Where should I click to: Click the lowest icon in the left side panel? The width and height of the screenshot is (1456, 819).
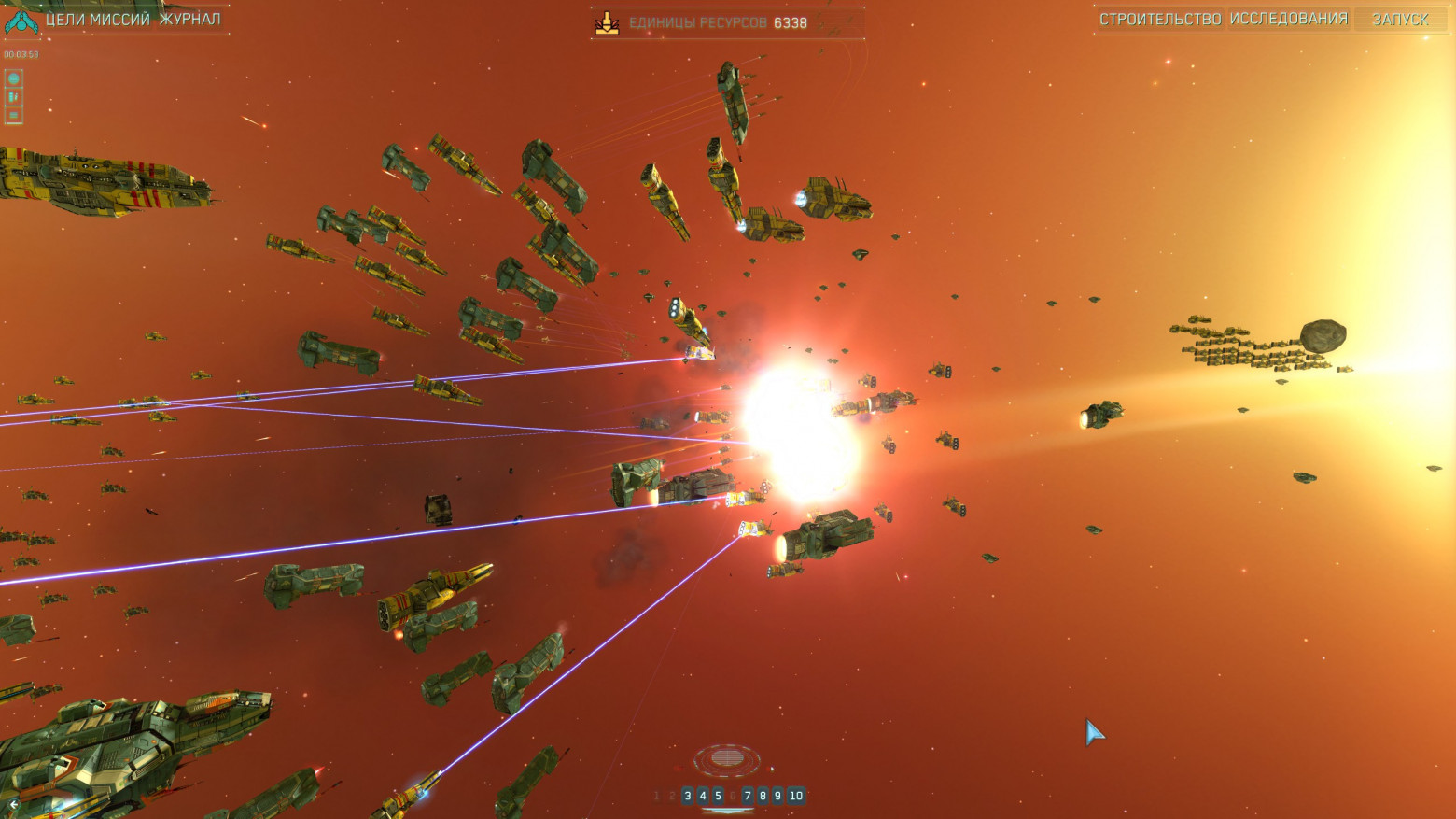pyautogui.click(x=13, y=116)
